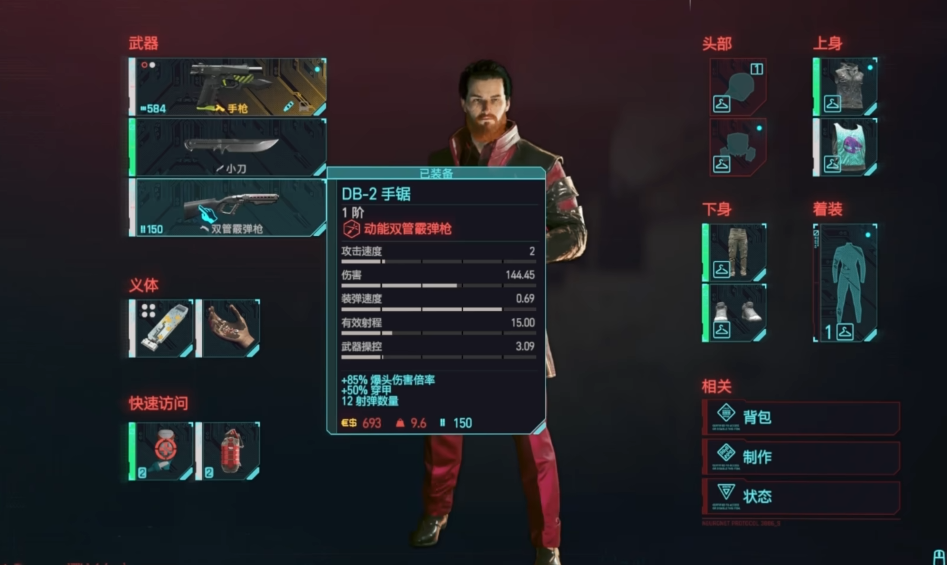Image resolution: width=947 pixels, height=565 pixels.
Task: Go to the 制作 crafting menu
Action: click(x=800, y=457)
